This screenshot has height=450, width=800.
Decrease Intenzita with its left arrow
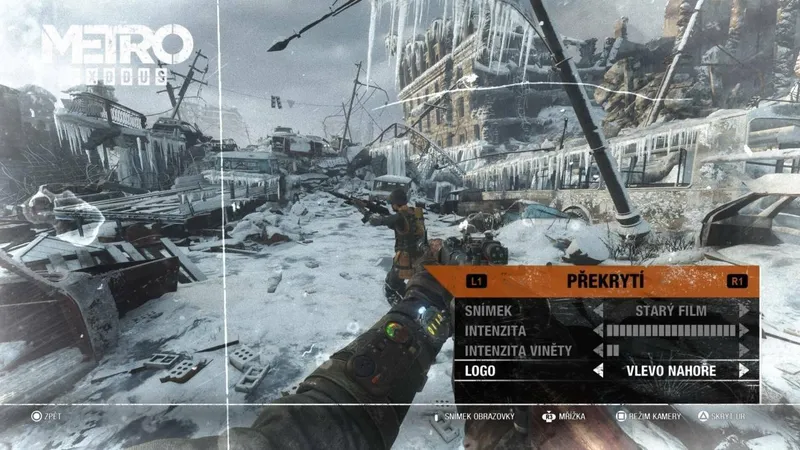[598, 330]
